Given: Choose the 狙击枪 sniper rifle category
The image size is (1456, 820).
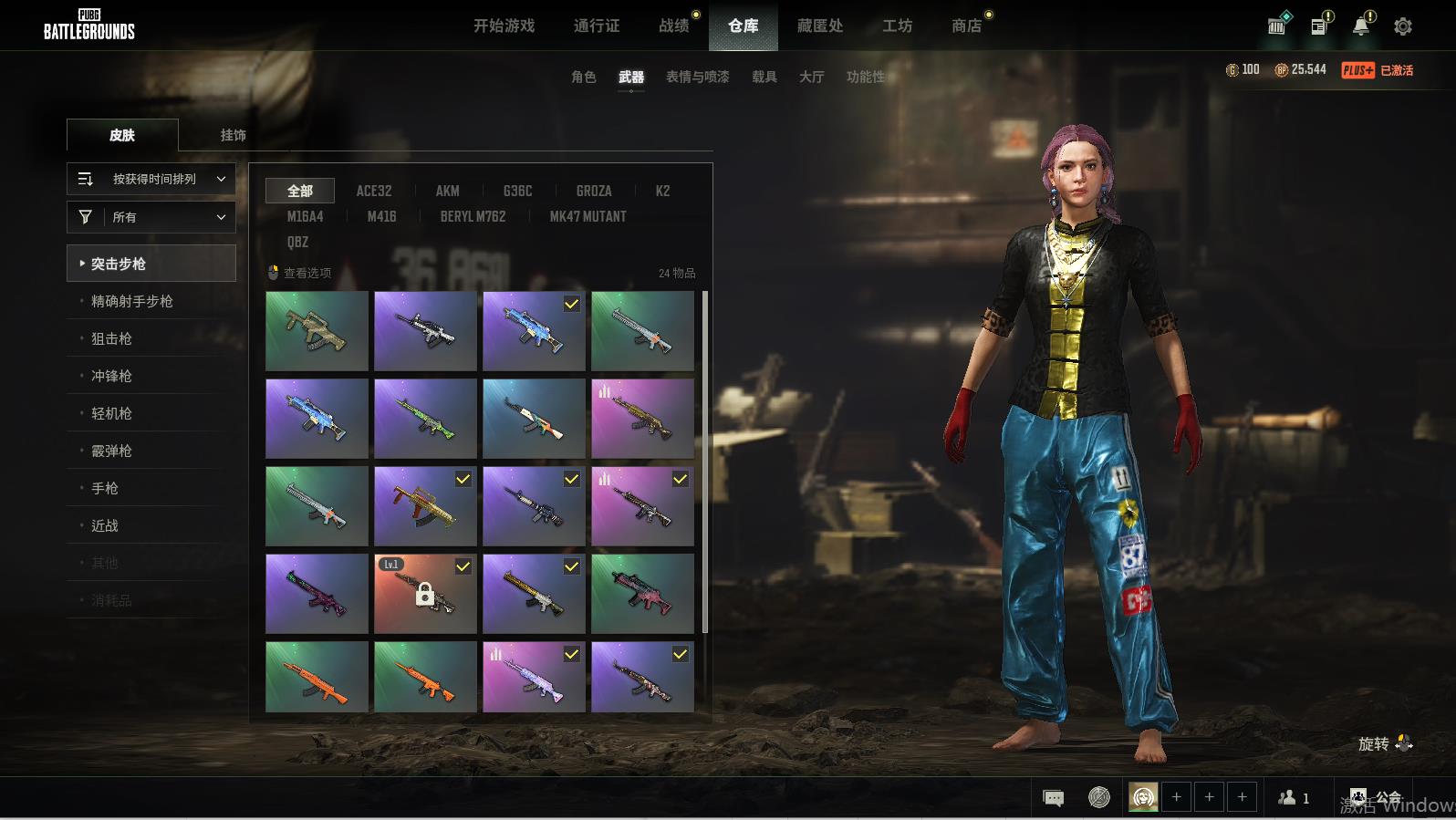Looking at the screenshot, I should pos(111,338).
